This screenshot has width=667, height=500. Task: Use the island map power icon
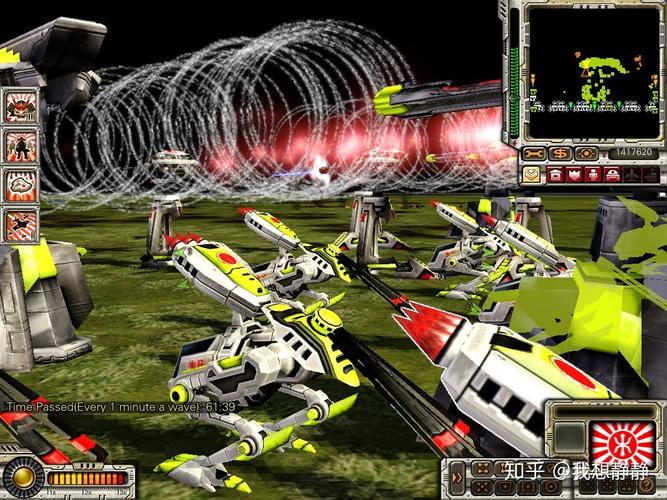click(x=21, y=184)
